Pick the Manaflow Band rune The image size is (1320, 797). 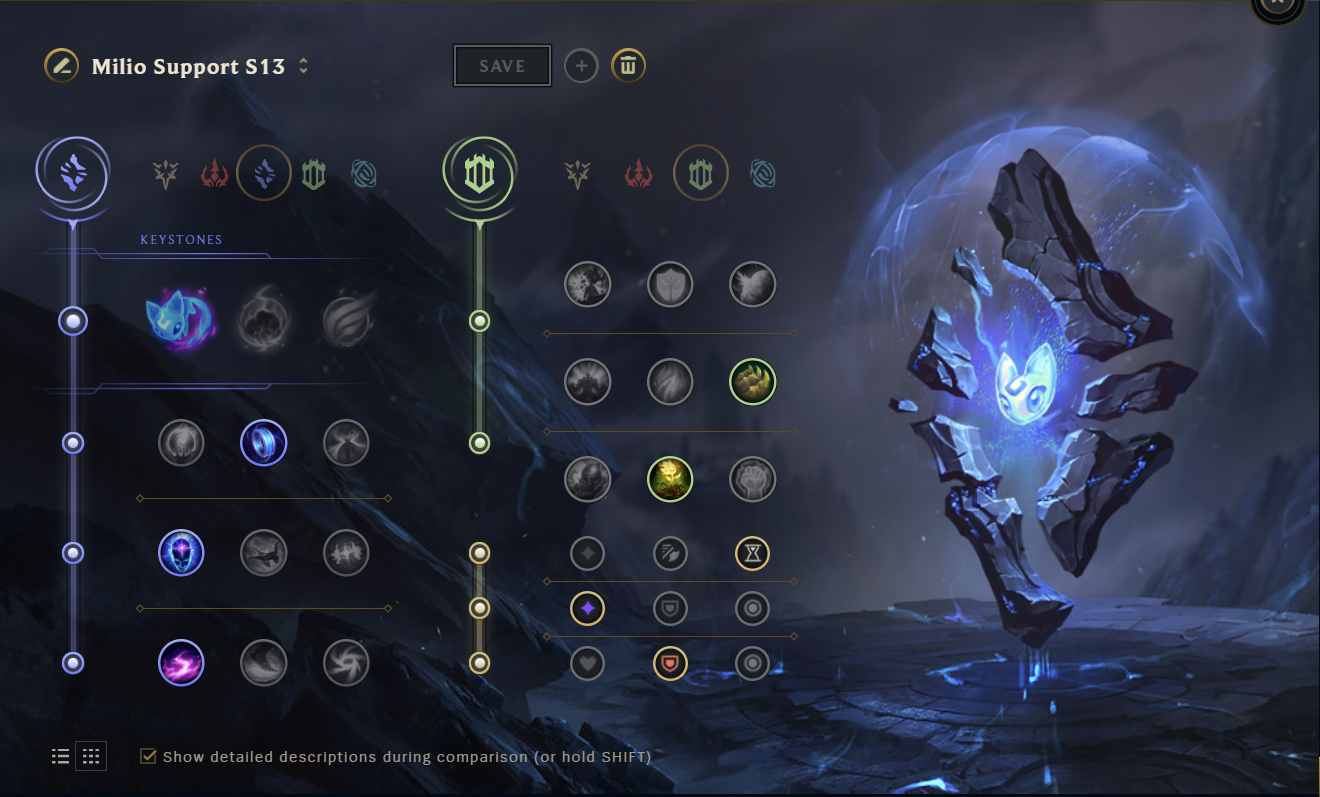(x=264, y=442)
